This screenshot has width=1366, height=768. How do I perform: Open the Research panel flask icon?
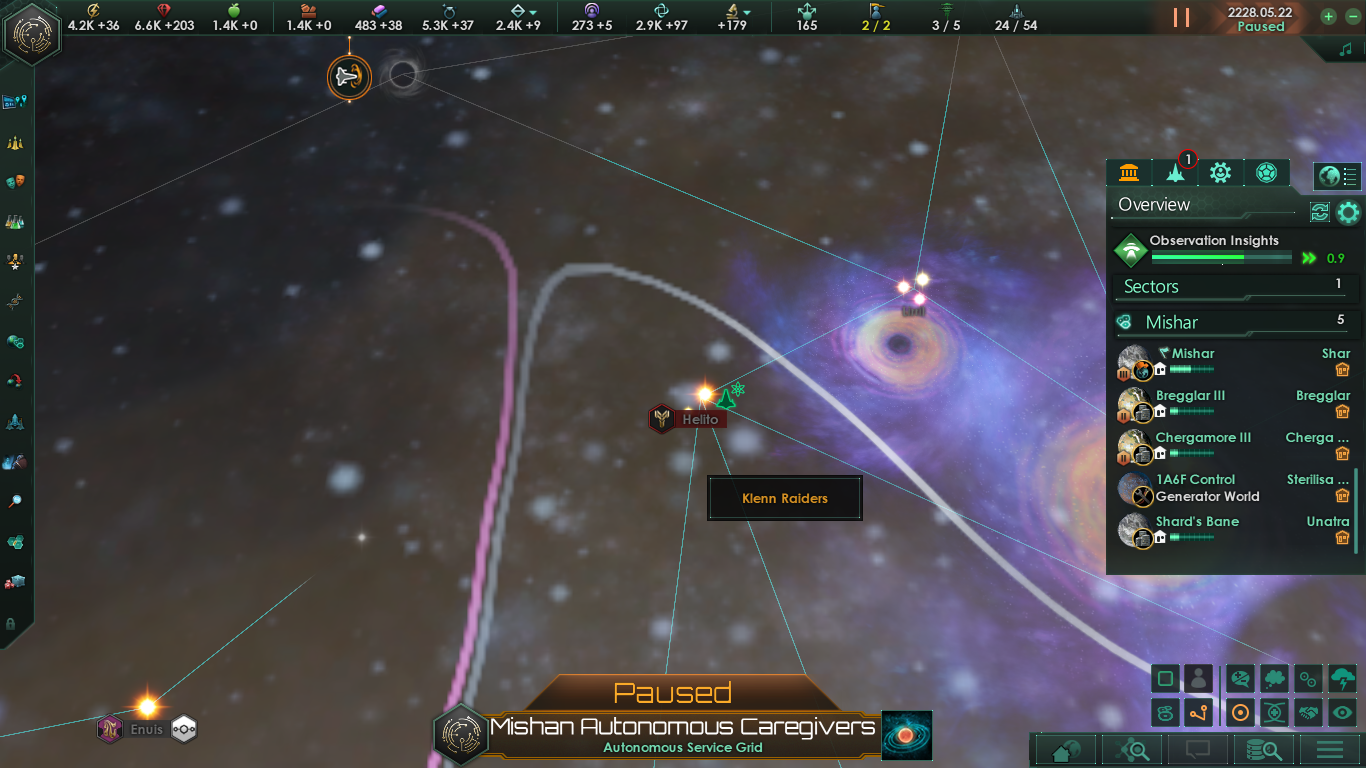point(15,221)
